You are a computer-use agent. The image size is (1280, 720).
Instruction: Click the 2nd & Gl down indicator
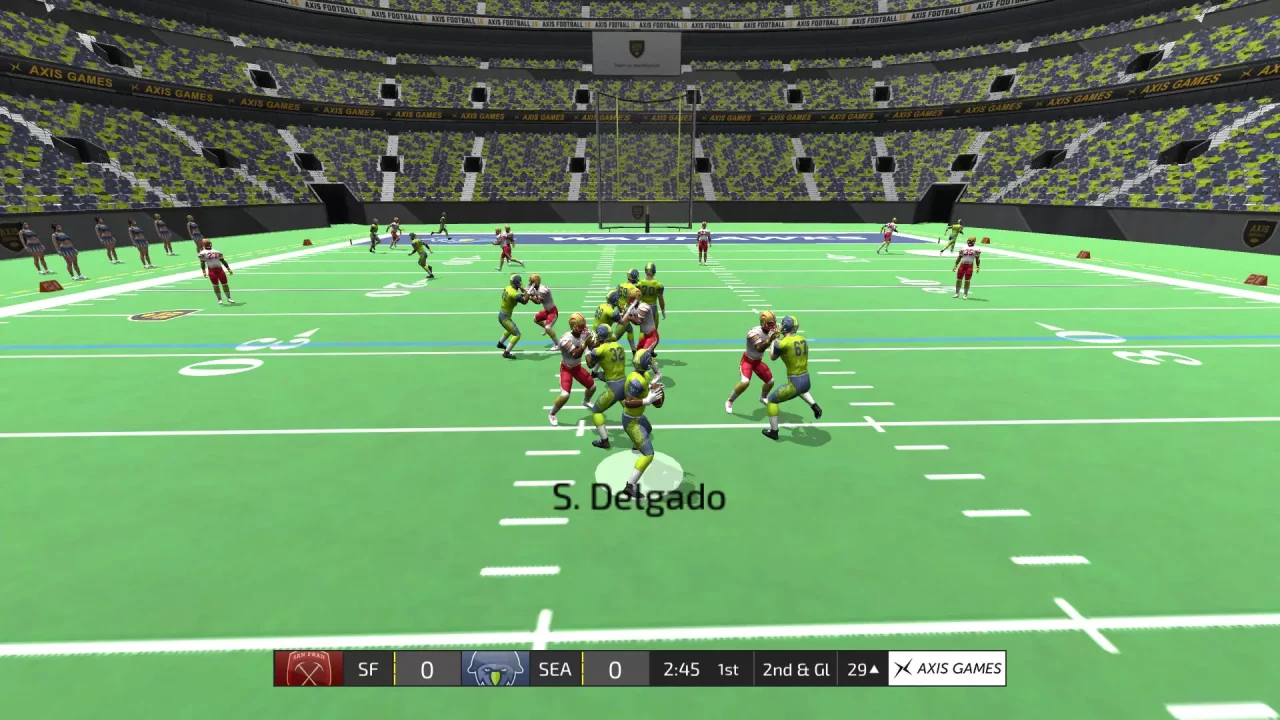coord(795,669)
